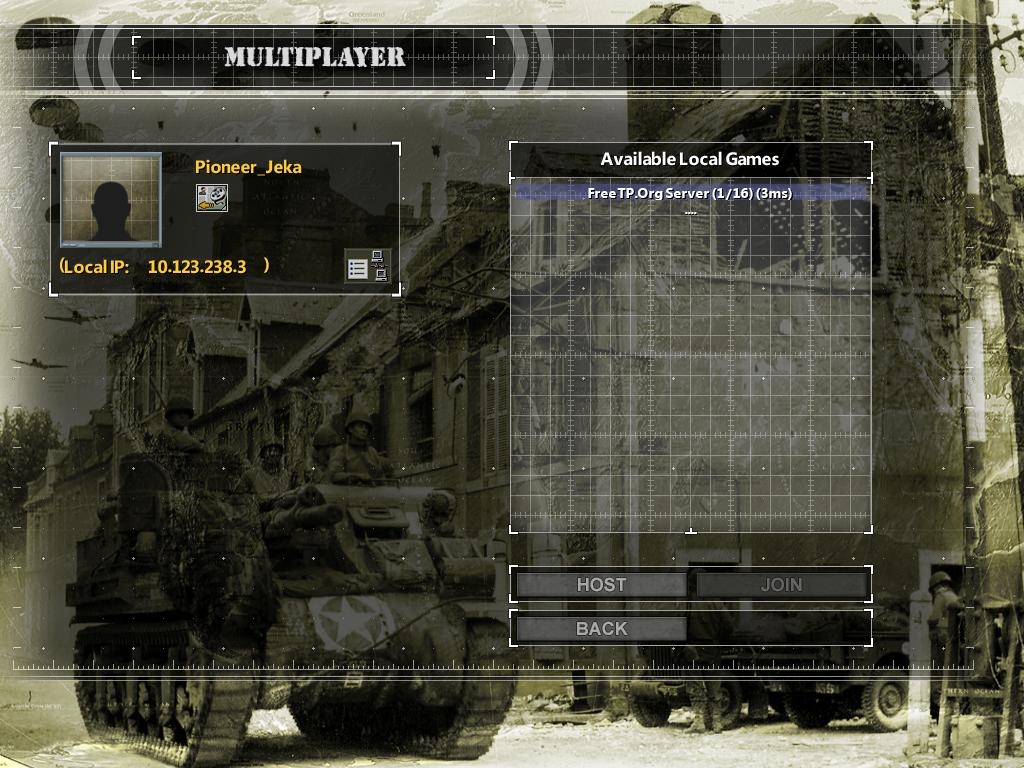Screen dimensions: 1024x768
Task: Go BACK to the previous menu
Action: pyautogui.click(x=601, y=629)
